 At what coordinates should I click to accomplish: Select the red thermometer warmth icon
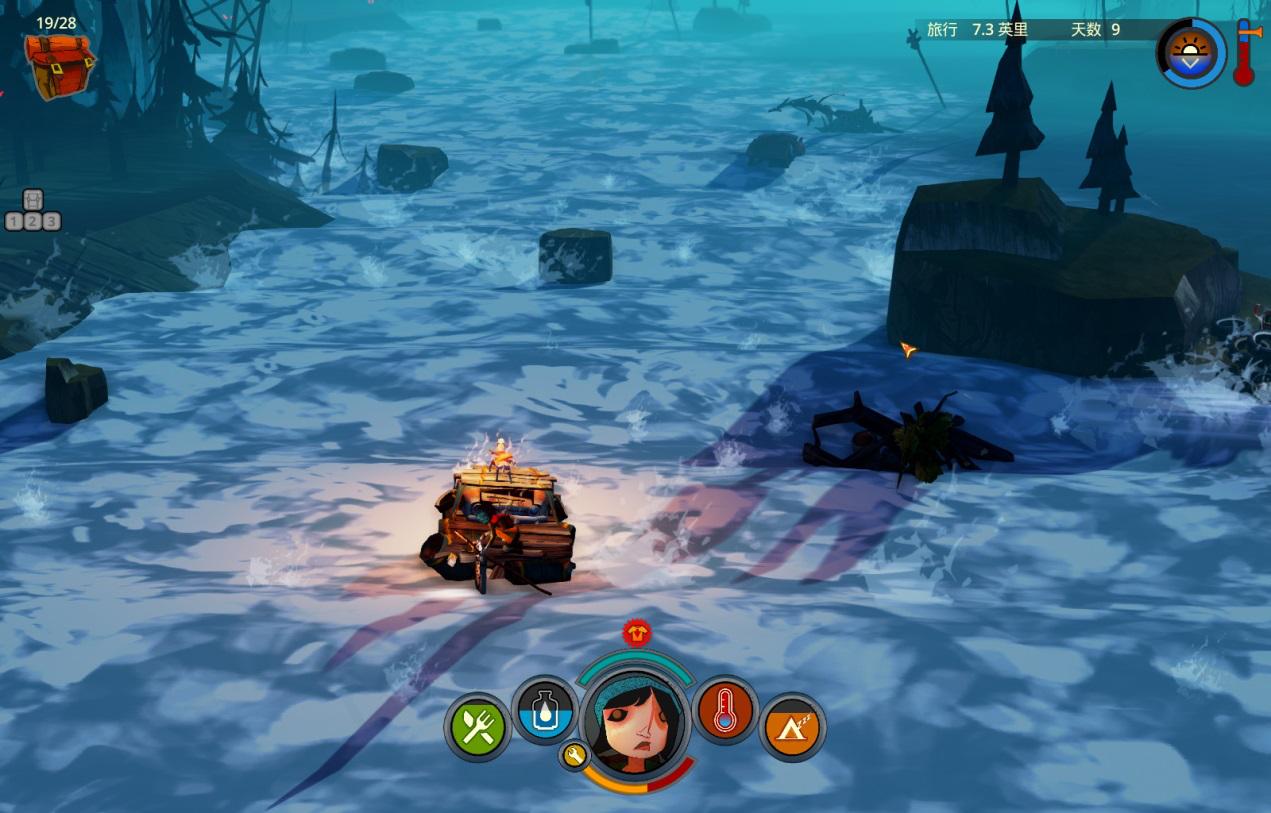725,711
